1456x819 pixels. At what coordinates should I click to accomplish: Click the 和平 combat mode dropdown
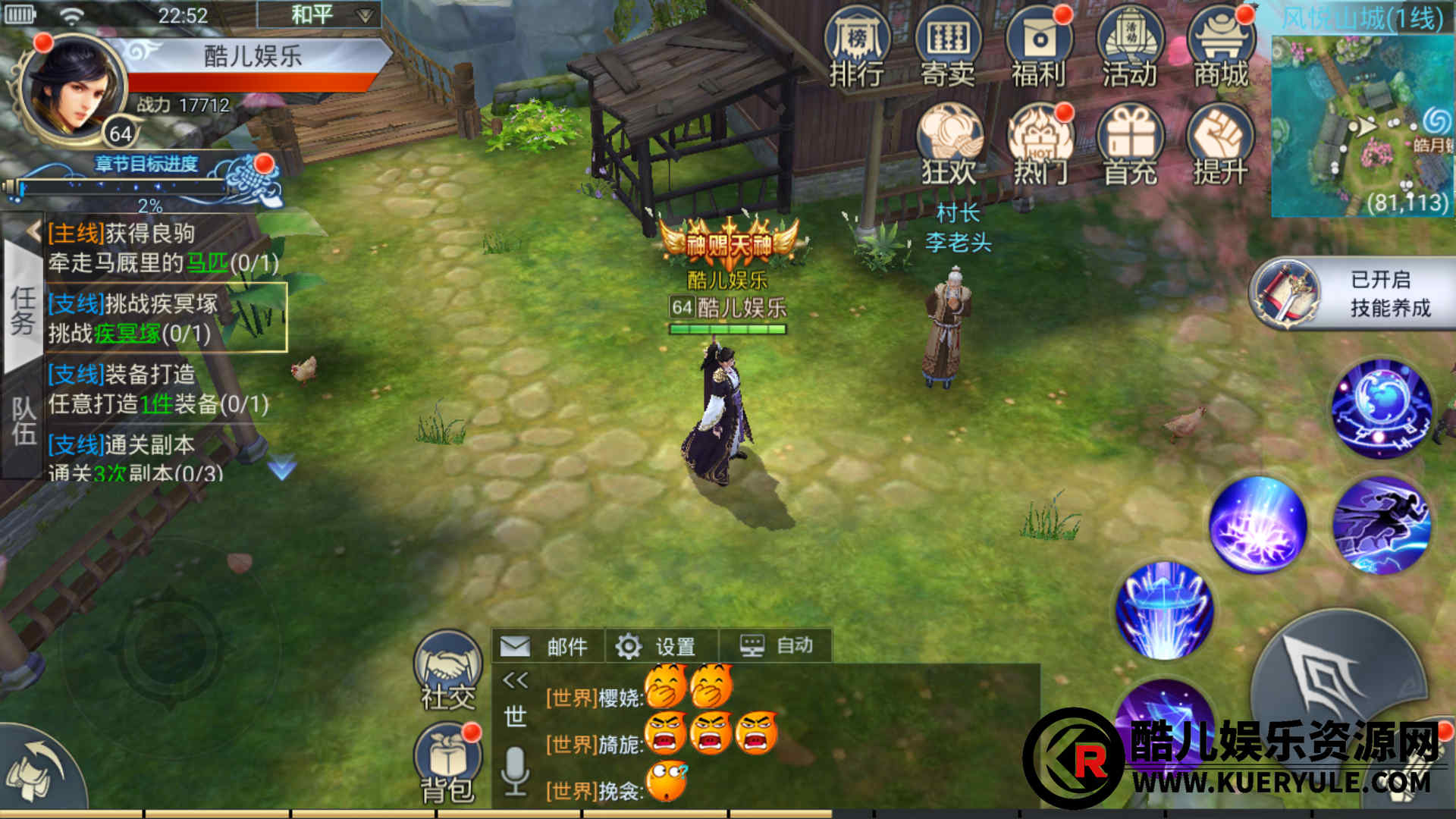(318, 15)
